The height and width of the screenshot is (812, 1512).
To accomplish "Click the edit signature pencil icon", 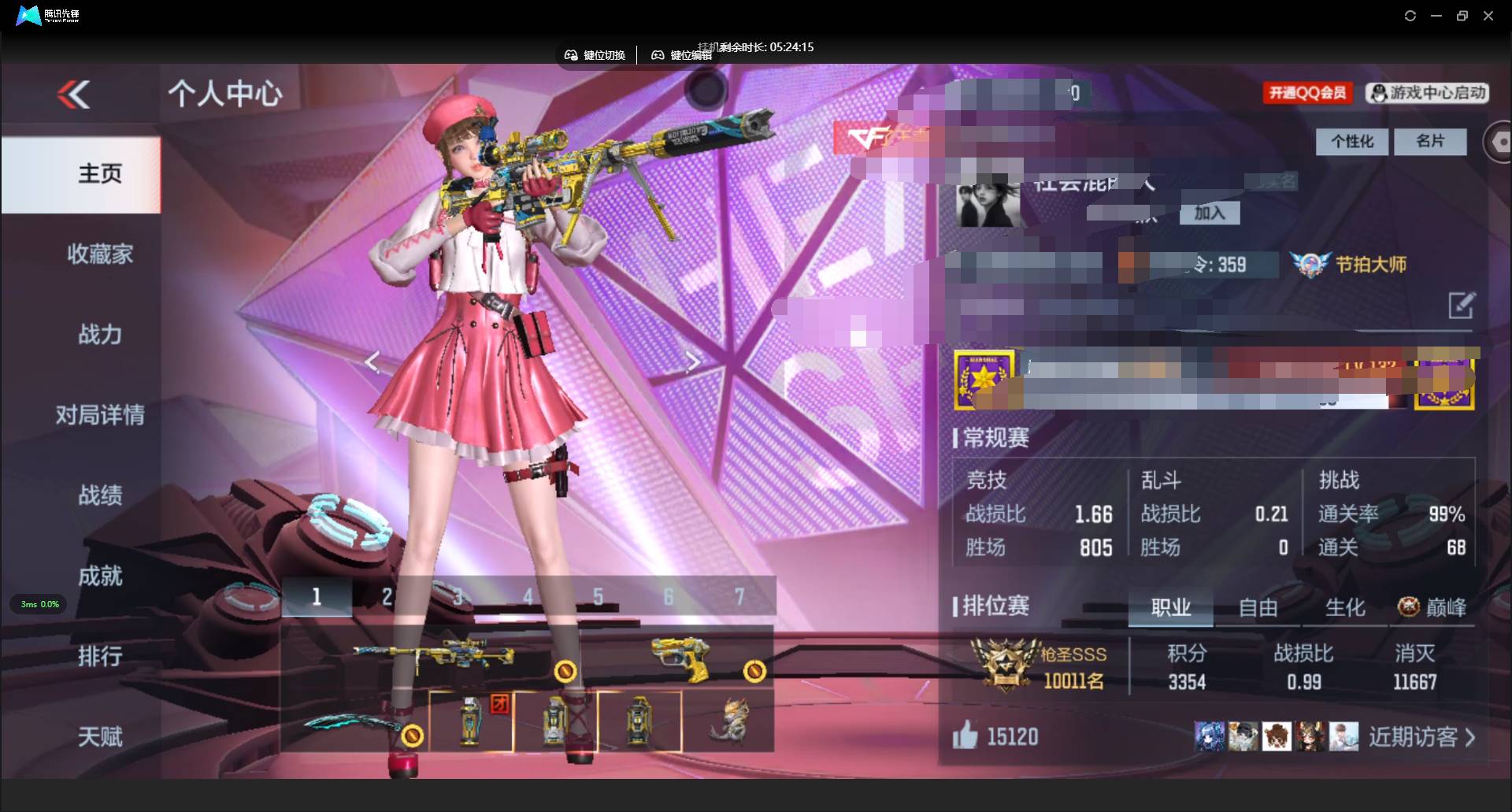I will 1461,306.
